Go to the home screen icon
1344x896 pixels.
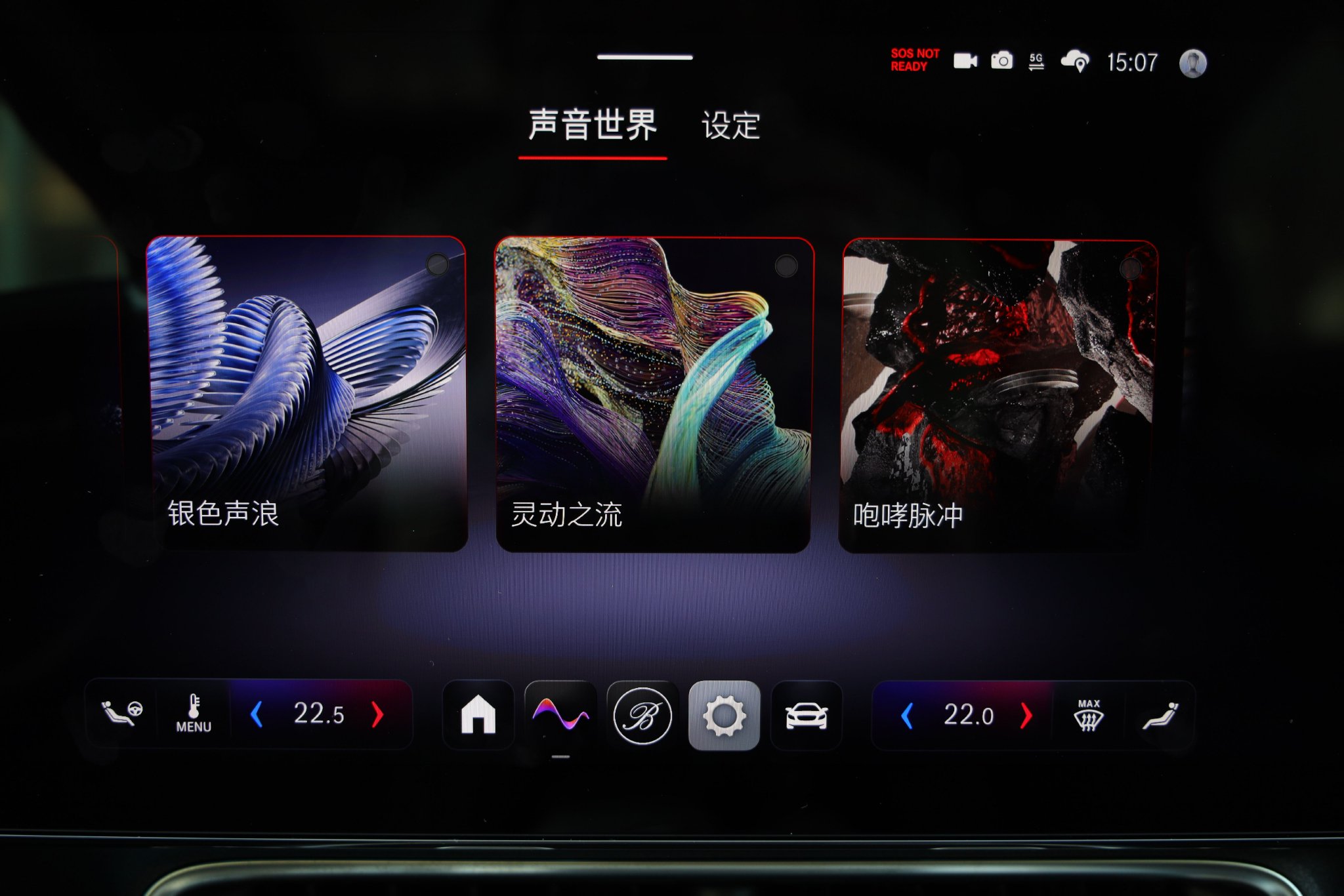point(478,714)
